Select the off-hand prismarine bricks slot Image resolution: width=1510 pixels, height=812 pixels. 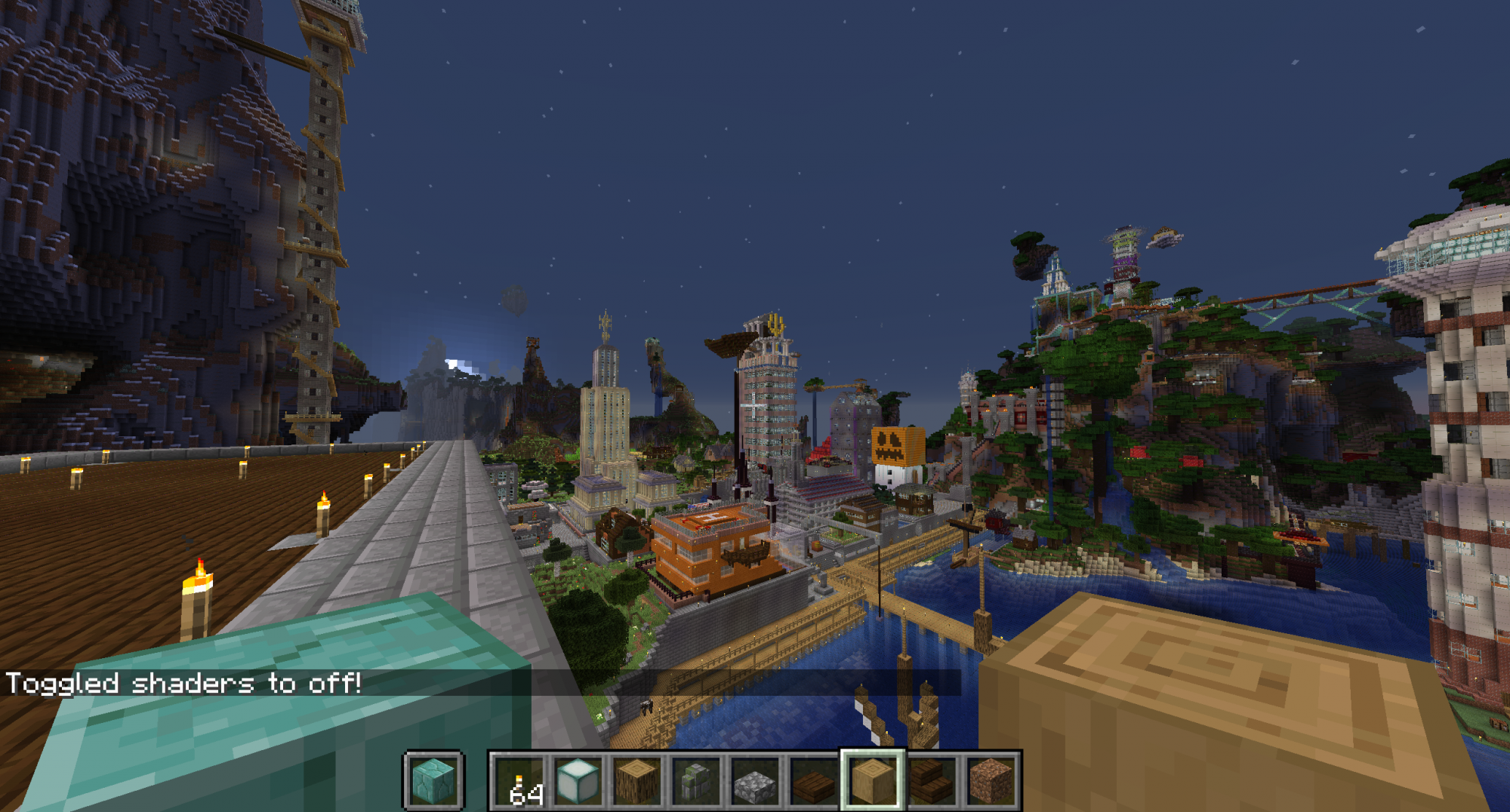[433, 780]
